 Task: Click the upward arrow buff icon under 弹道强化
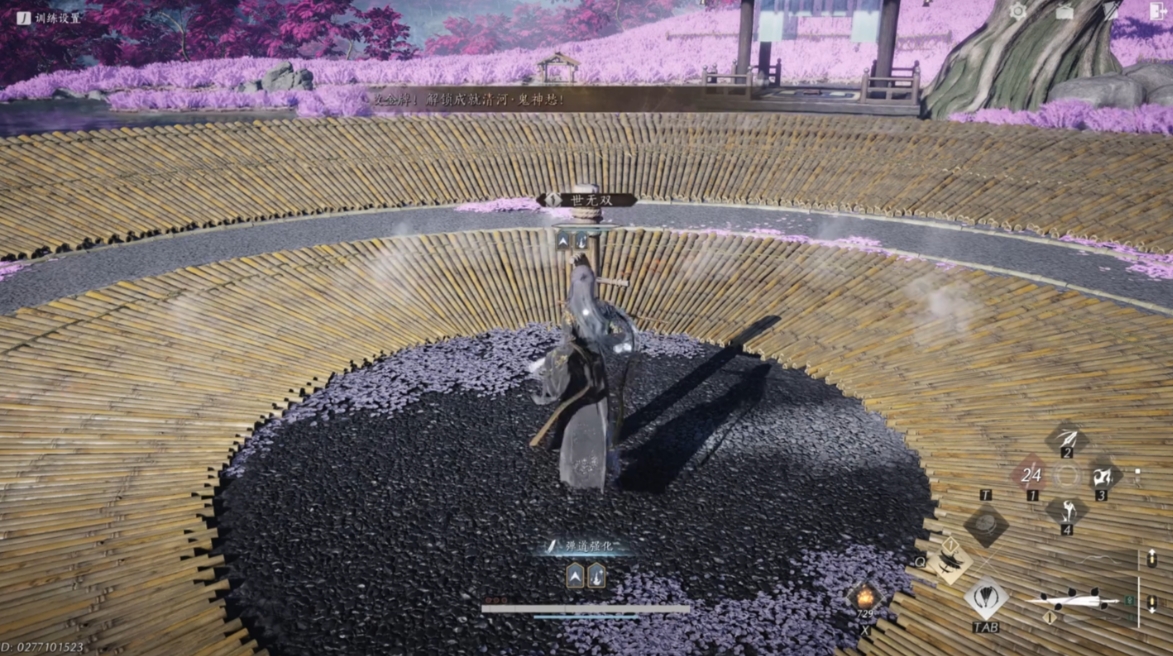pos(576,575)
